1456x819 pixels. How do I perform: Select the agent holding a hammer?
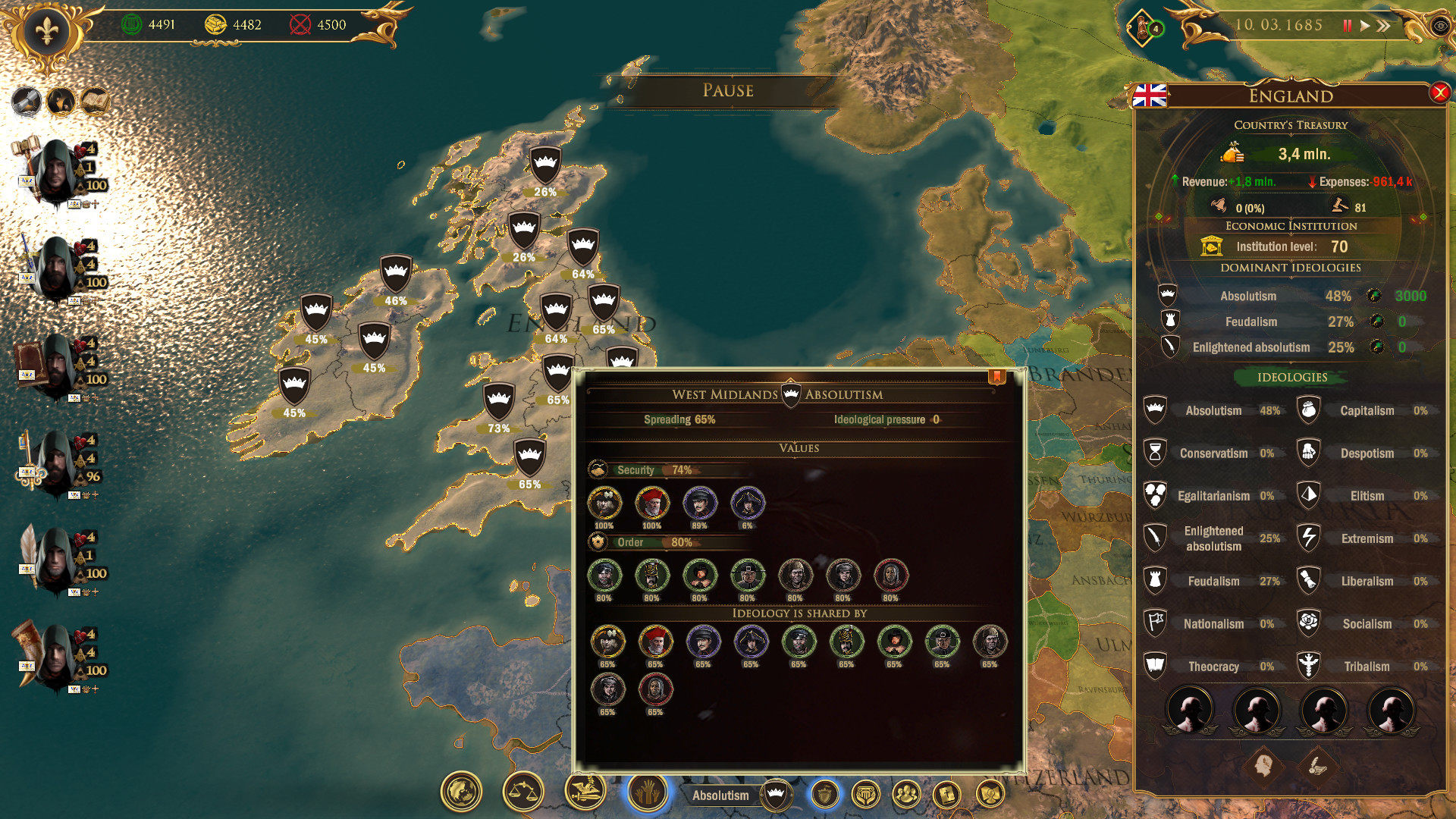[55, 172]
